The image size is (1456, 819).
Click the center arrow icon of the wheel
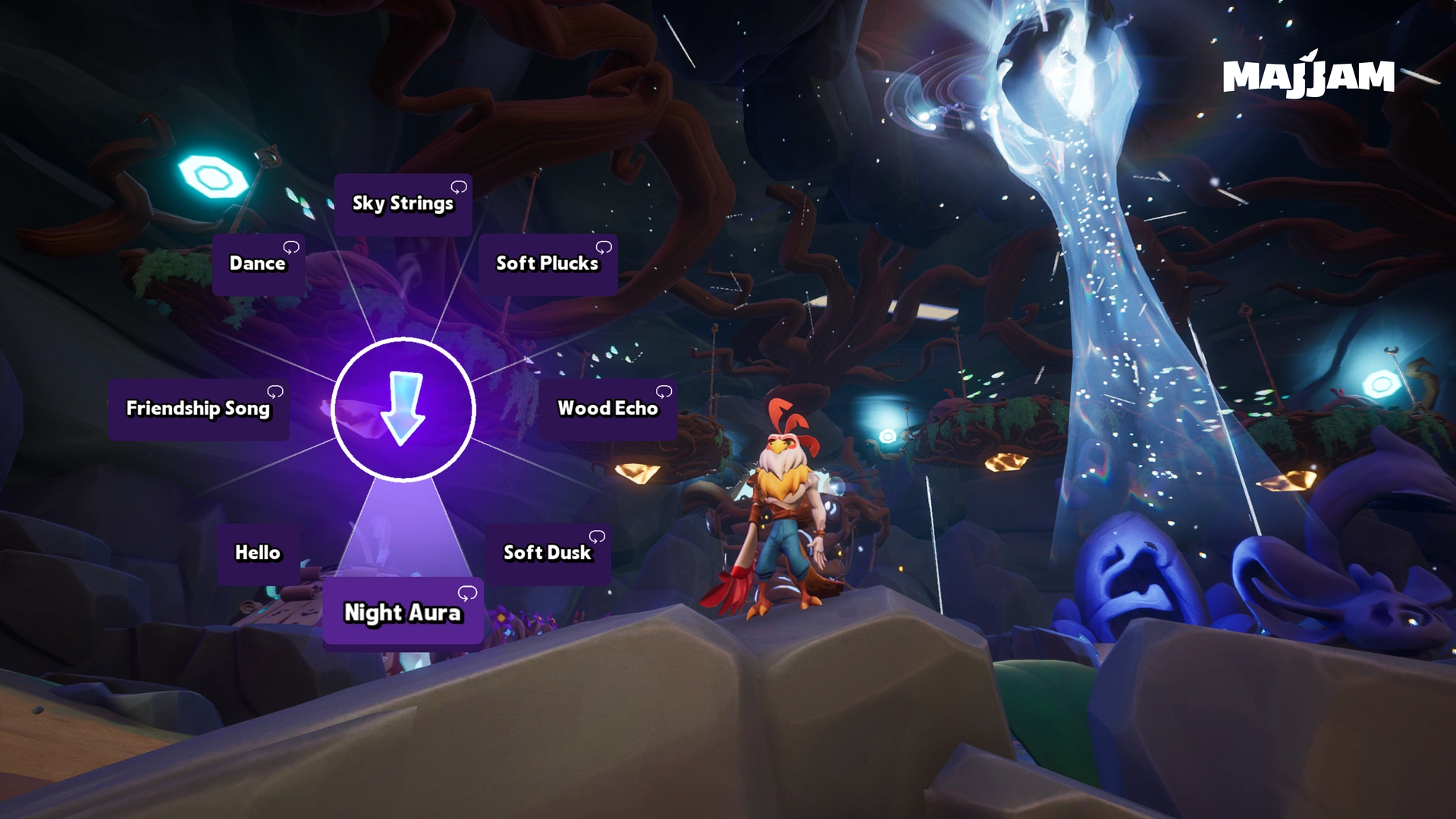click(x=402, y=409)
